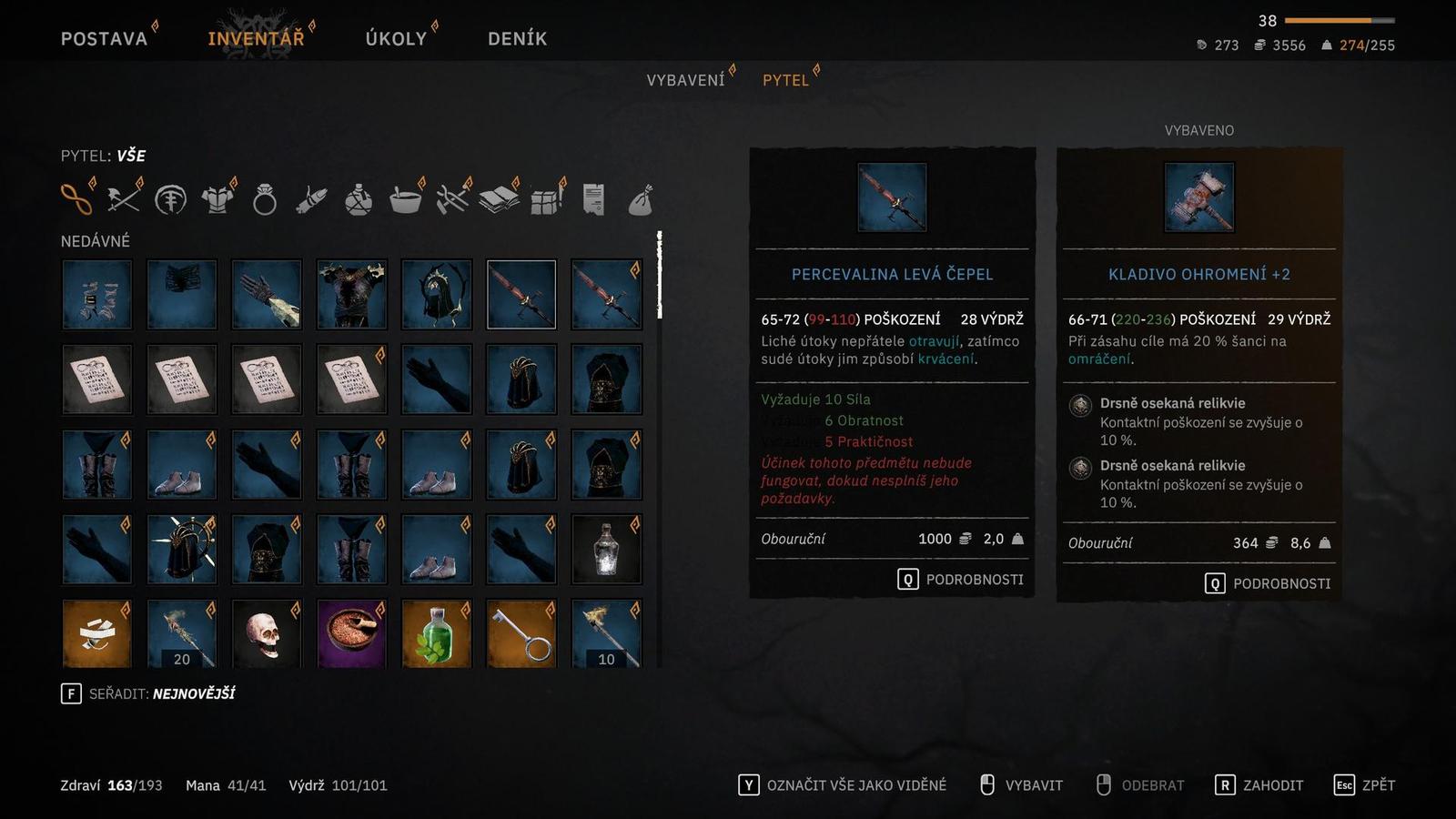Image resolution: width=1456 pixels, height=819 pixels.
Task: Filter the bag by food bowl icon
Action: point(405,199)
